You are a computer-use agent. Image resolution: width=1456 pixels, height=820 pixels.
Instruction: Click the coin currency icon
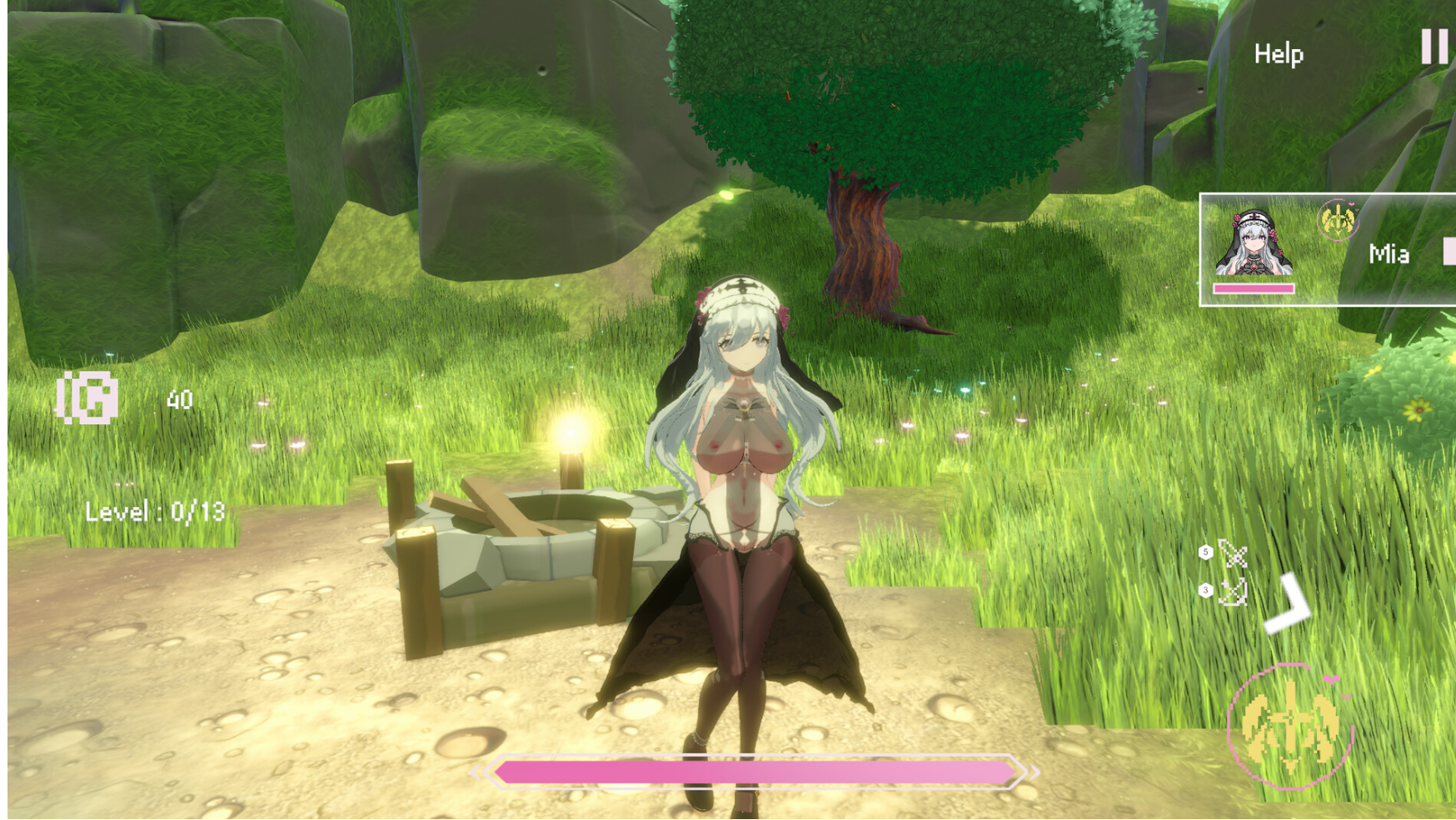click(87, 398)
